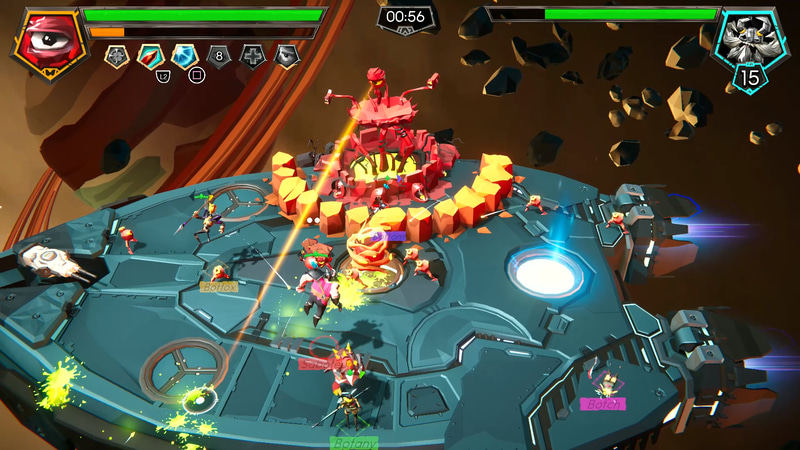Activate the red claw slash ability
The image size is (800, 450).
point(150,56)
